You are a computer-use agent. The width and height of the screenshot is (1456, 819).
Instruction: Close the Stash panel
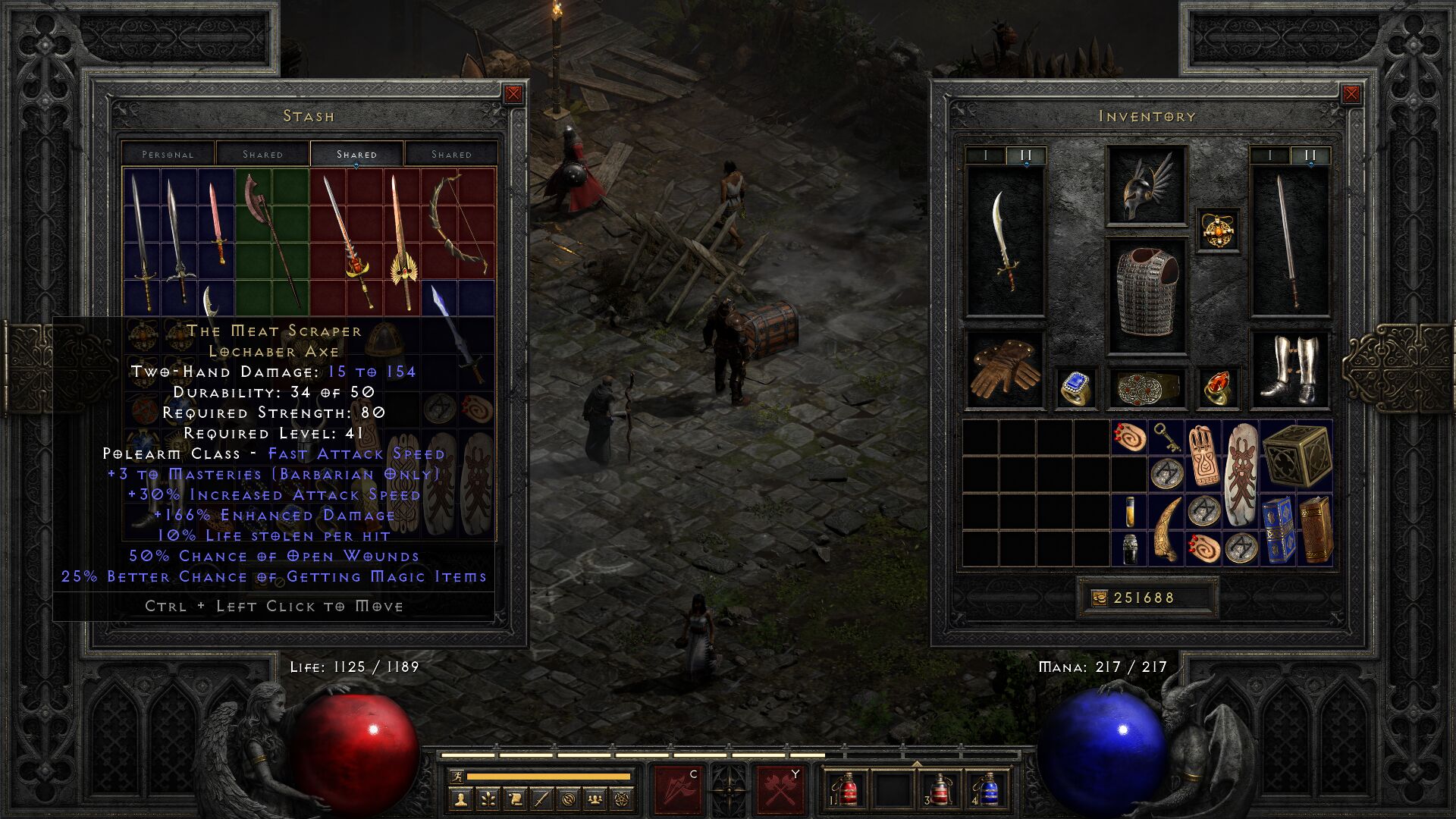[x=513, y=94]
